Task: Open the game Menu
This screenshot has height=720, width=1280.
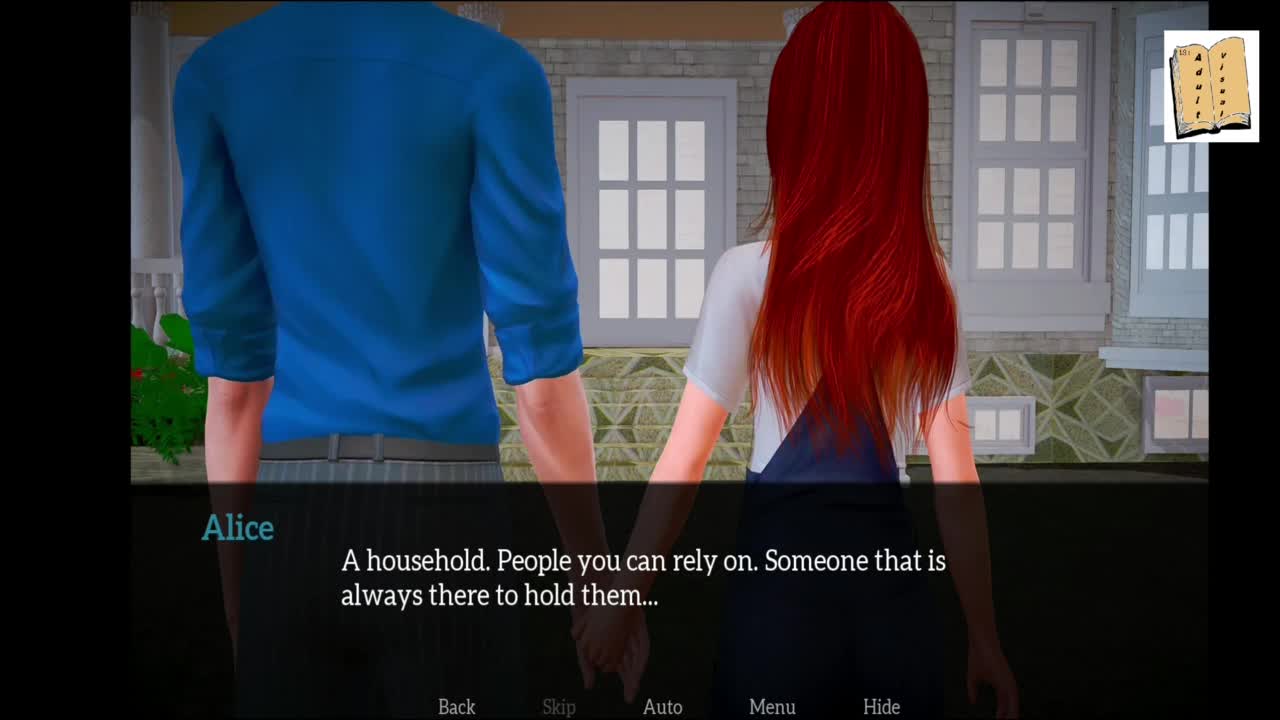Action: [x=772, y=707]
